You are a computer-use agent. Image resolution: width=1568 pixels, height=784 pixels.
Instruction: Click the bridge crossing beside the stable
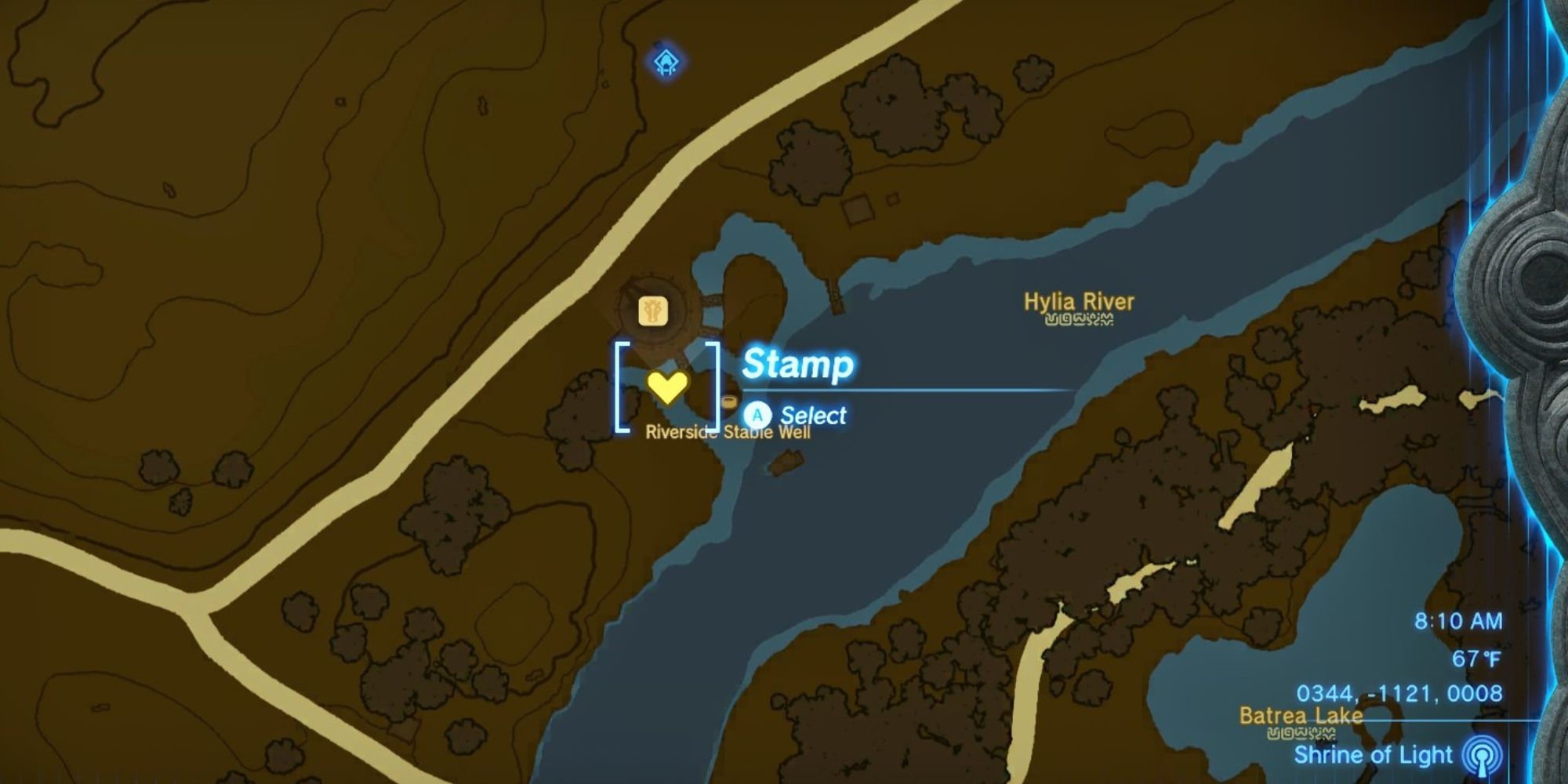pyautogui.click(x=710, y=301)
